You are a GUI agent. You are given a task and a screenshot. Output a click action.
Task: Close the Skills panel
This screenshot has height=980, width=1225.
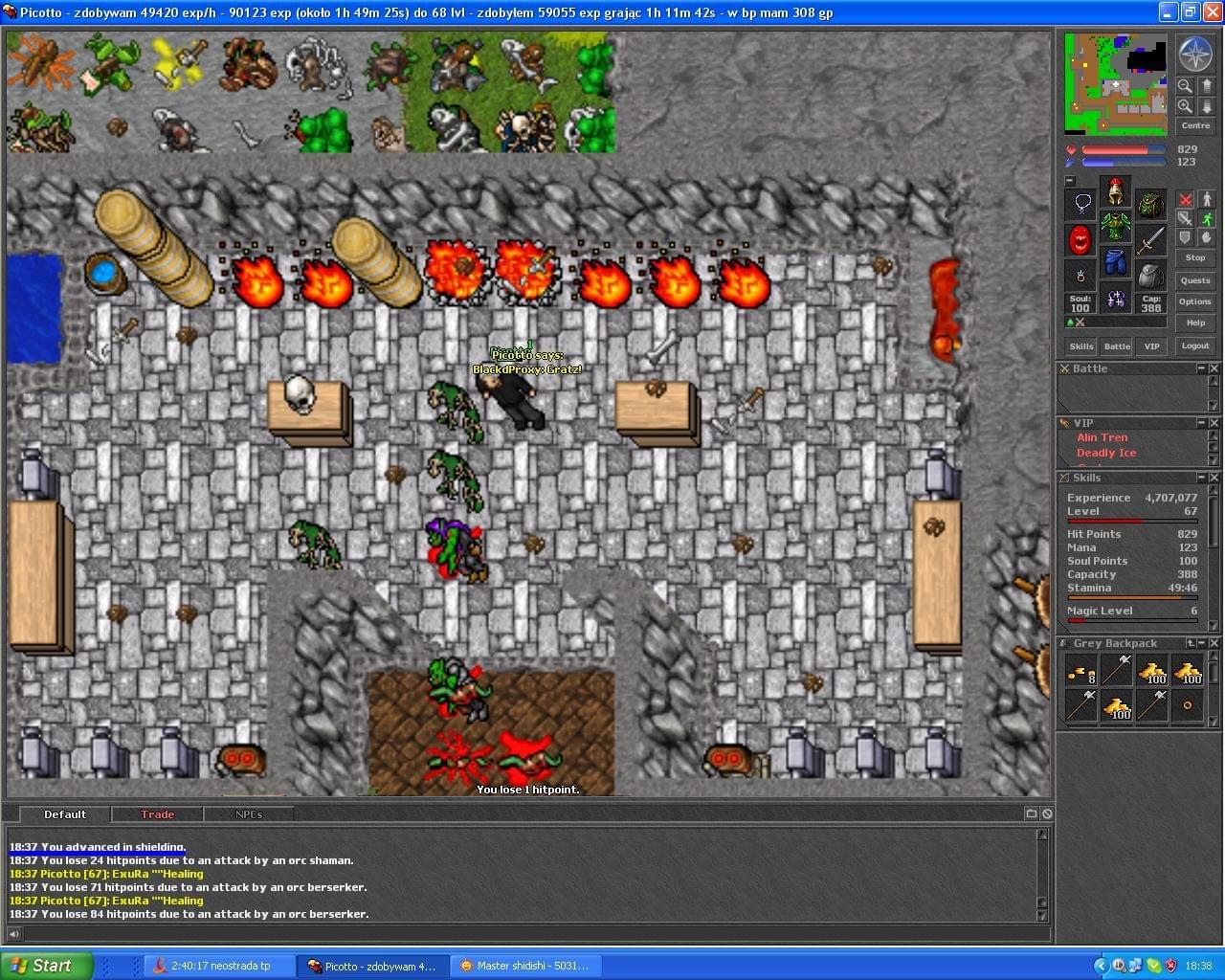[x=1214, y=478]
